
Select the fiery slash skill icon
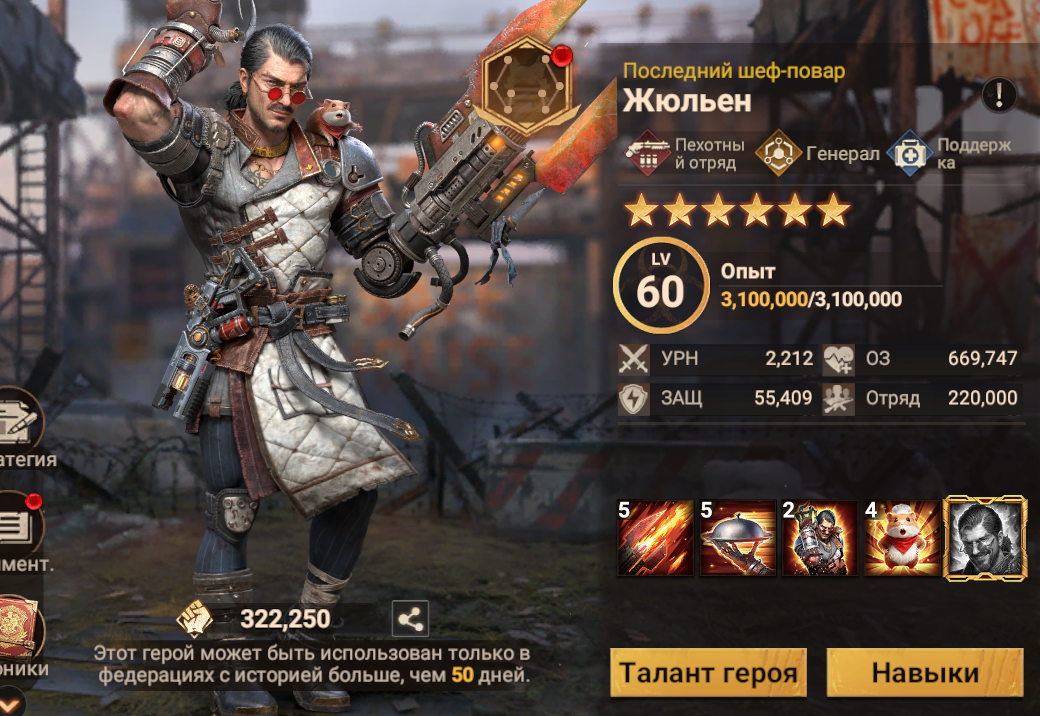pyautogui.click(x=656, y=538)
